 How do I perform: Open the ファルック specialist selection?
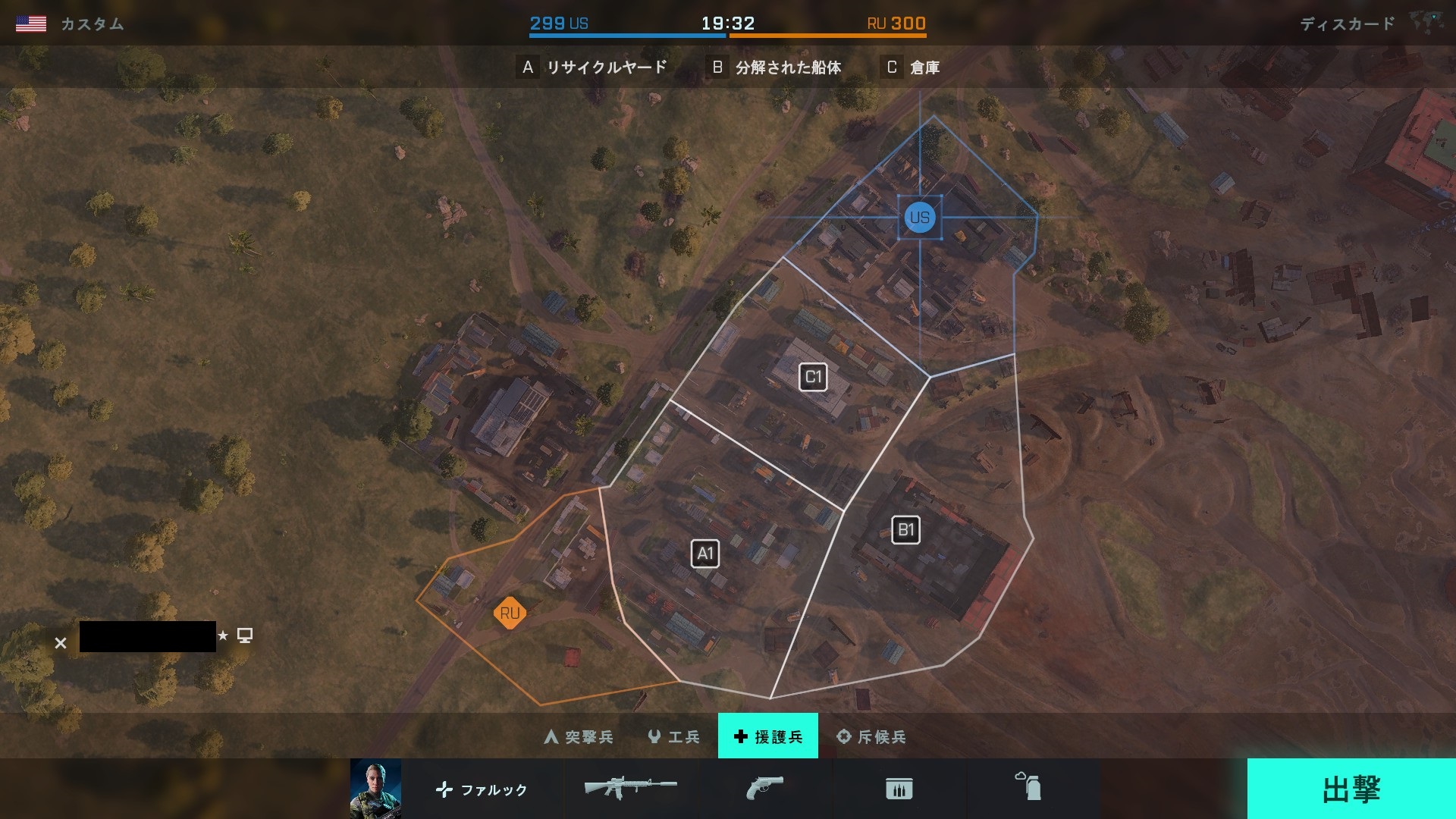tap(482, 789)
